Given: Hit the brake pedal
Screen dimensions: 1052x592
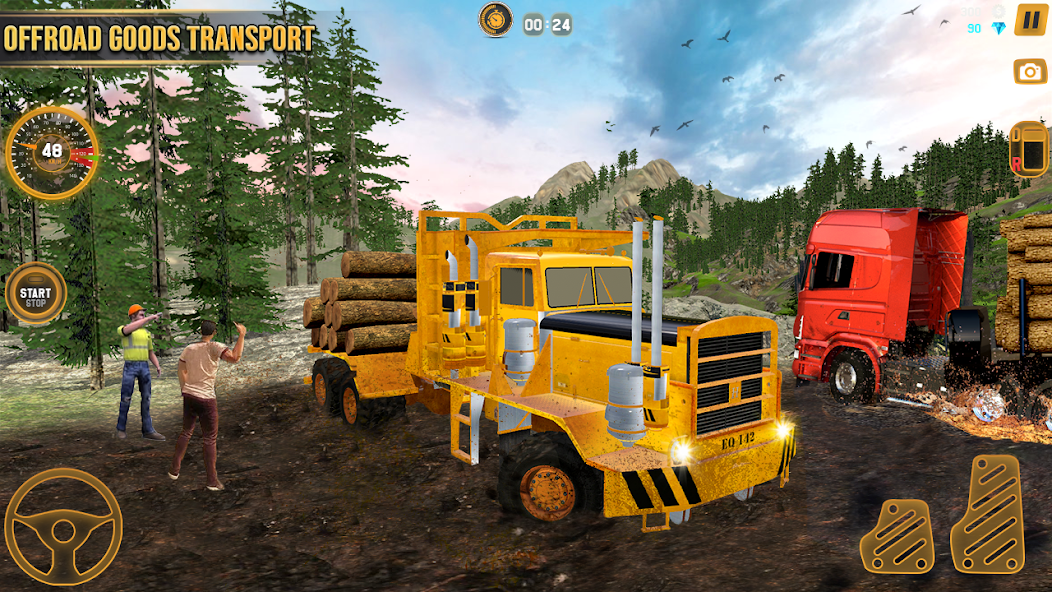Looking at the screenshot, I should coord(897,535).
